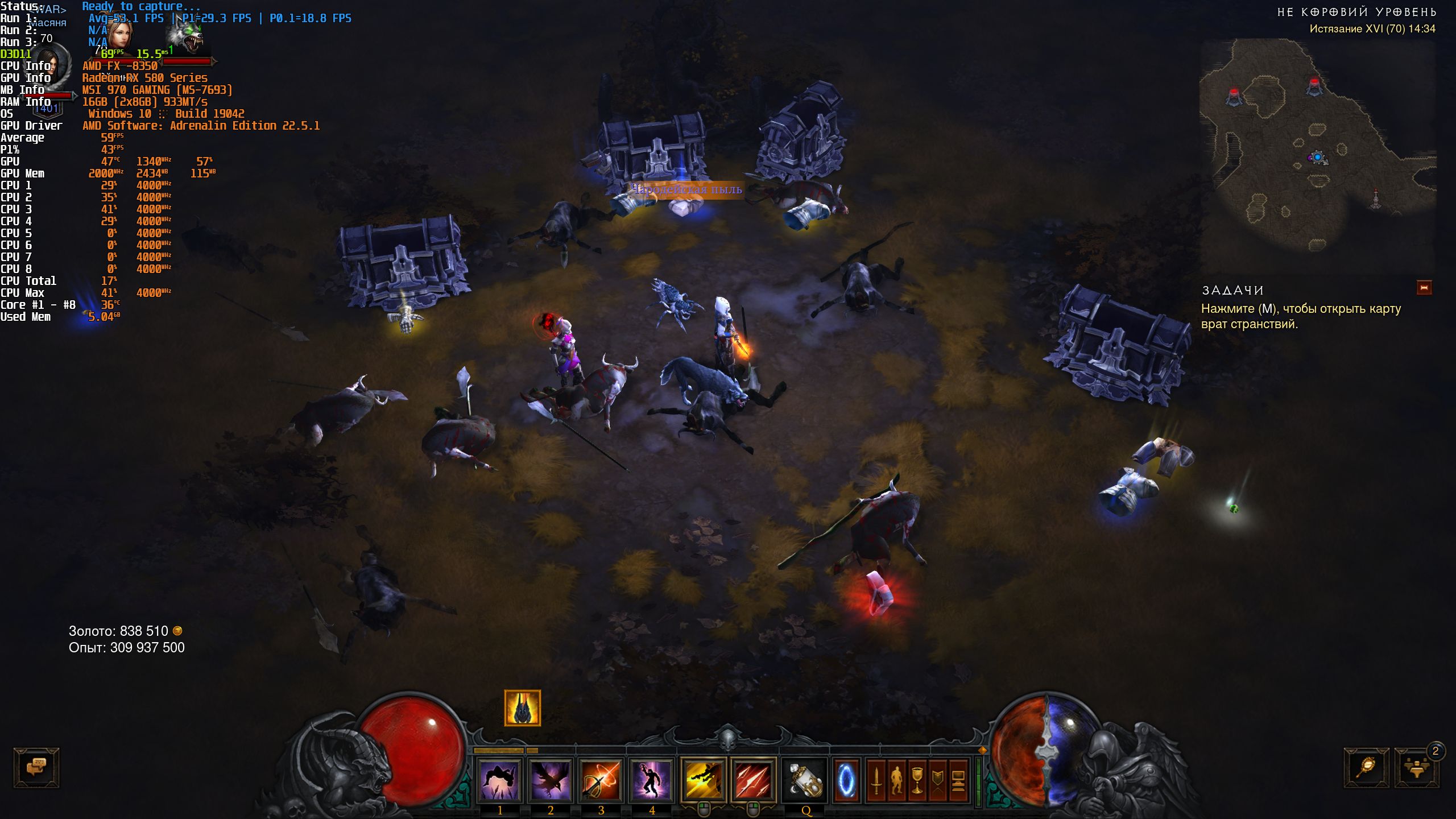Collapse the objectives (ЗАДАЧИ) tracker
Screen dimensions: 1456x819
click(1424, 288)
